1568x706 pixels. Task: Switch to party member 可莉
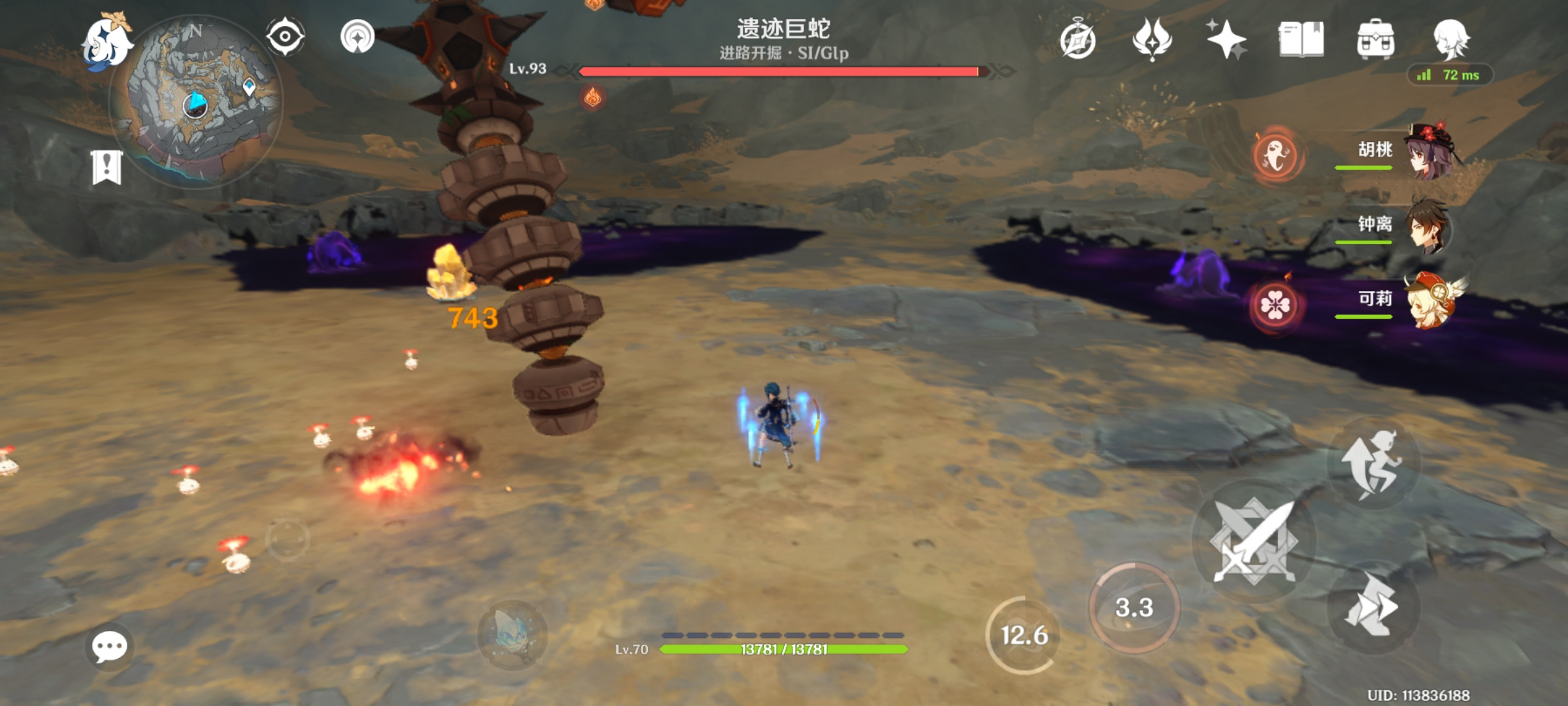tap(1405, 301)
